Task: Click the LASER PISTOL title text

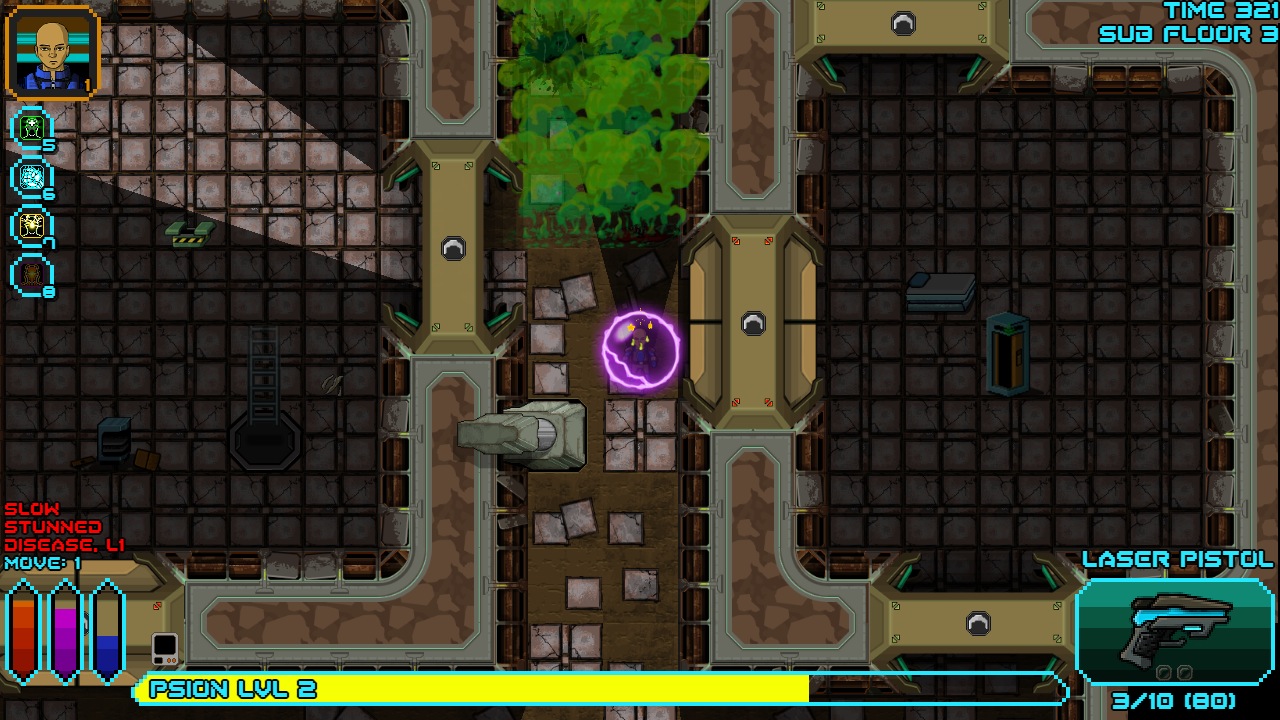Action: 1177,560
